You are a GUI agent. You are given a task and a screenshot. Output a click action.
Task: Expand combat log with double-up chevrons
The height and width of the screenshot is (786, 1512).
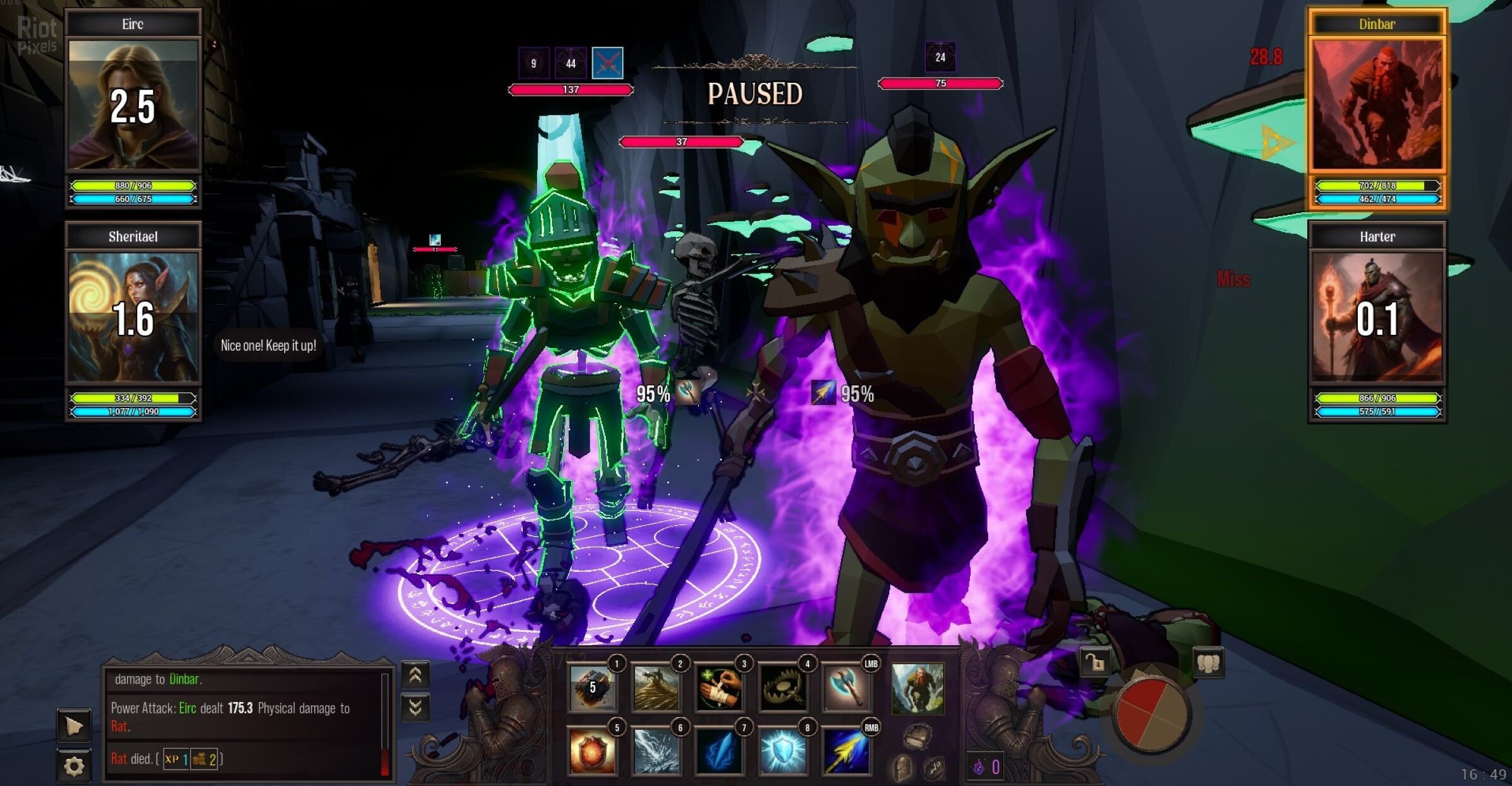coord(415,675)
